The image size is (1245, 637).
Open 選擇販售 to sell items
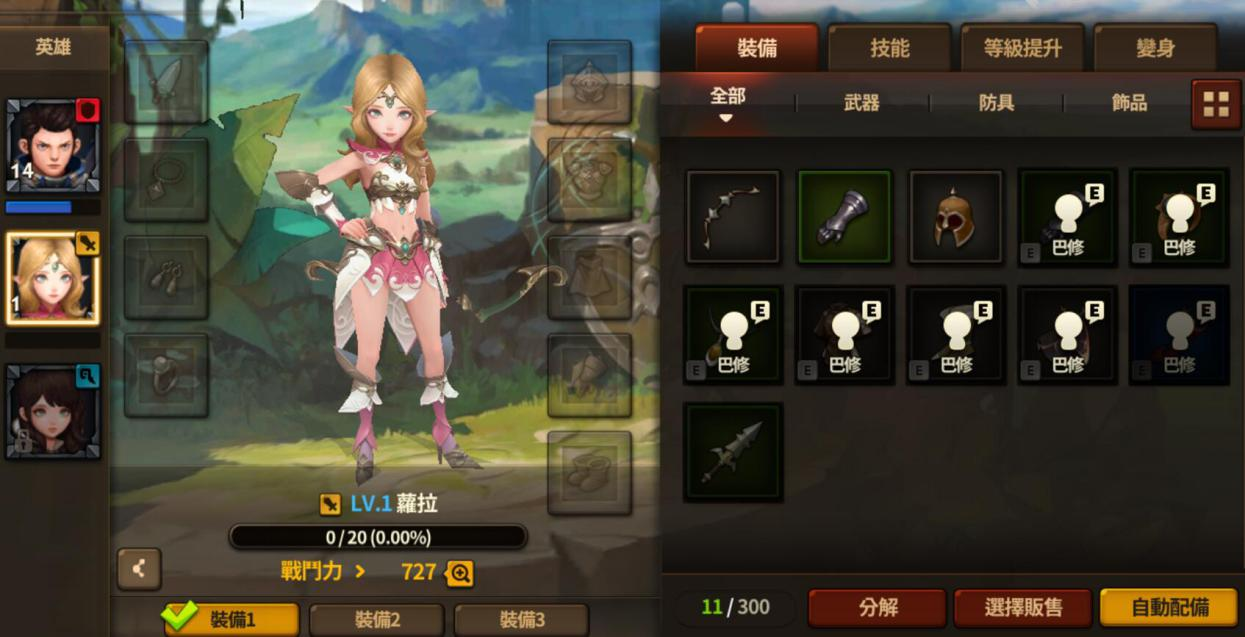coord(1023,607)
